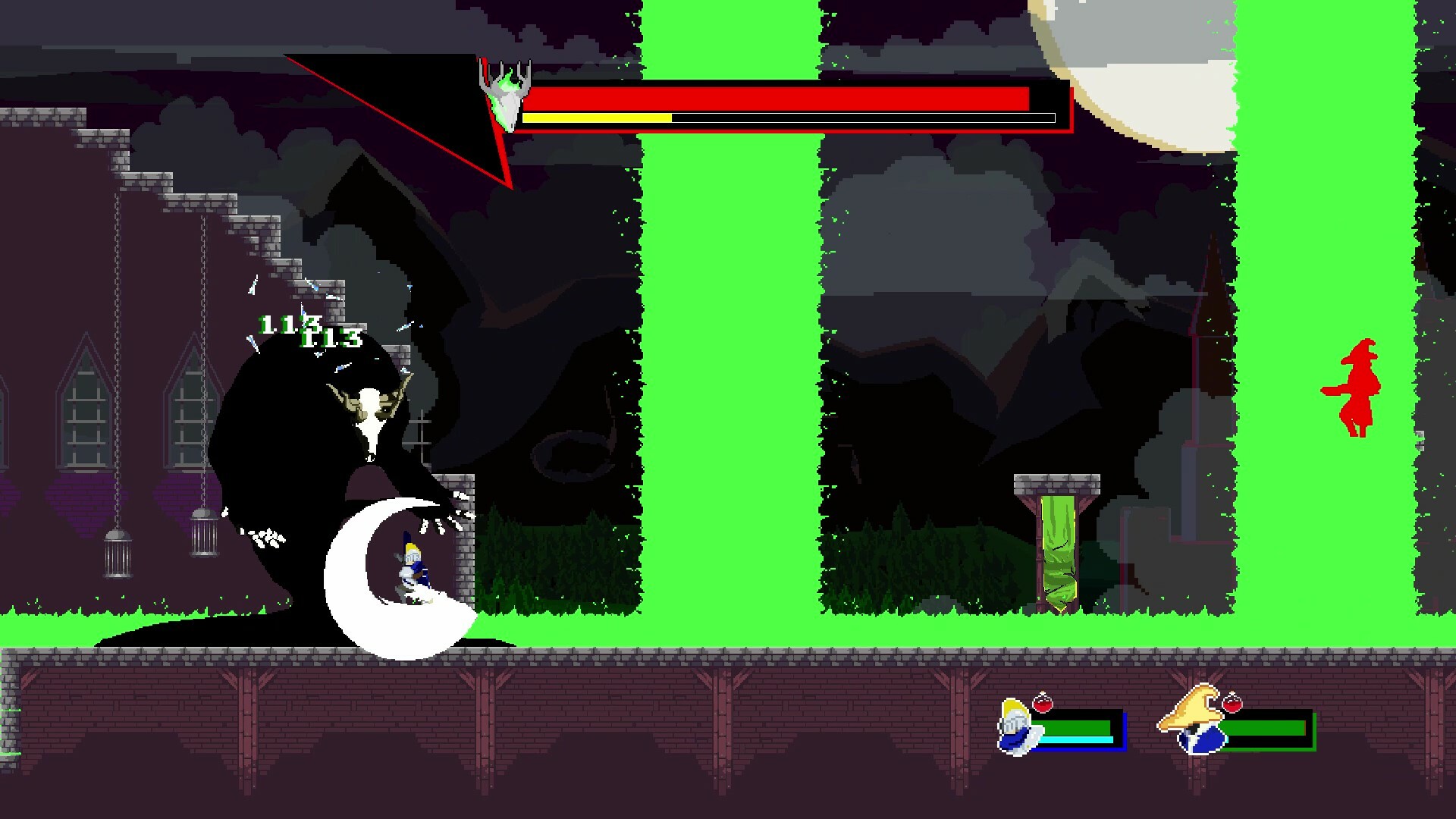
Task: Expand the green banner hanging from the stone platform
Action: tap(1060, 554)
